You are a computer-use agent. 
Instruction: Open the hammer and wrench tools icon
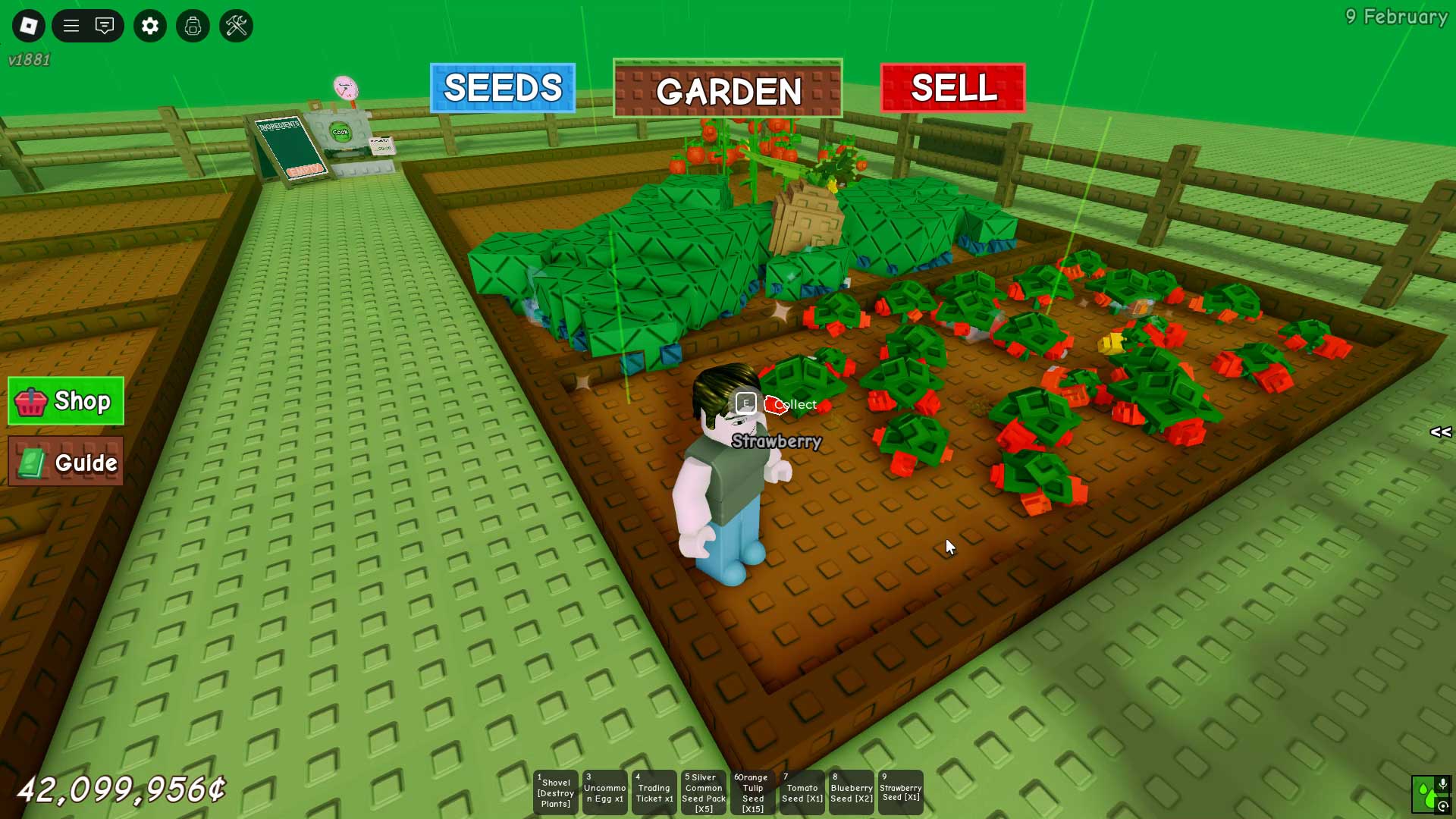coord(236,26)
